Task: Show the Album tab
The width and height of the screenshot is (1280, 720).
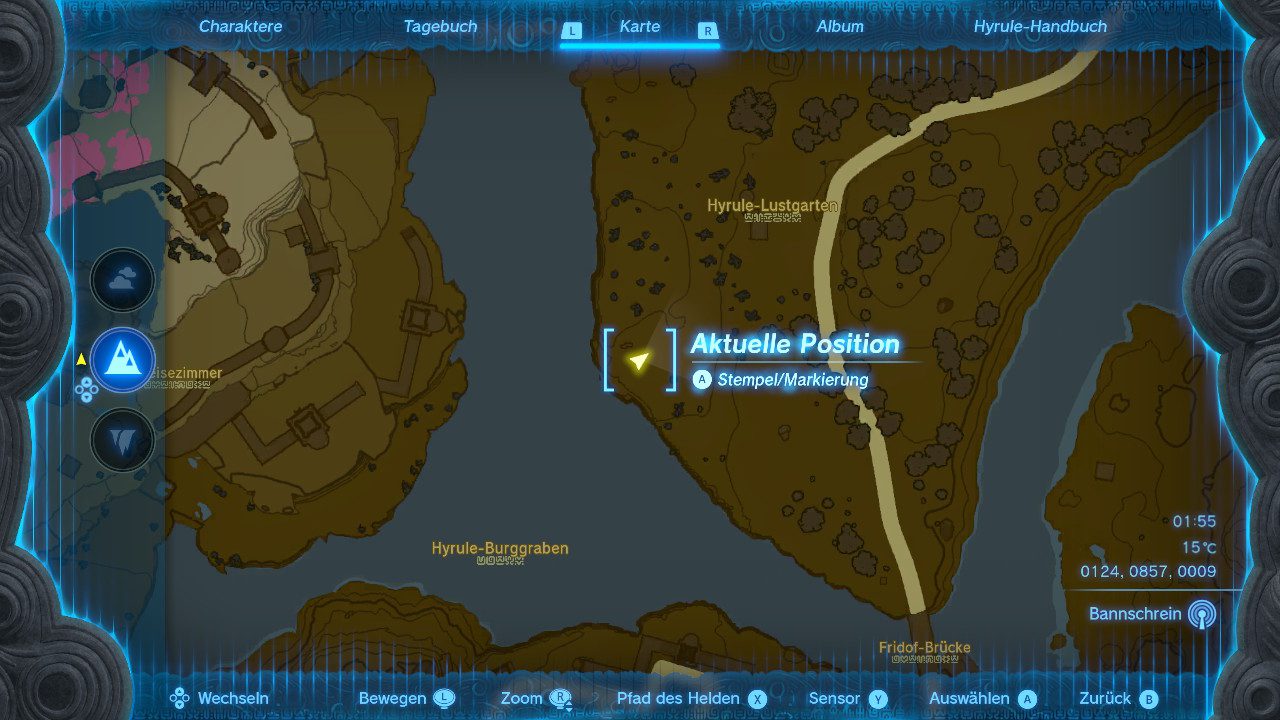Action: 840,27
